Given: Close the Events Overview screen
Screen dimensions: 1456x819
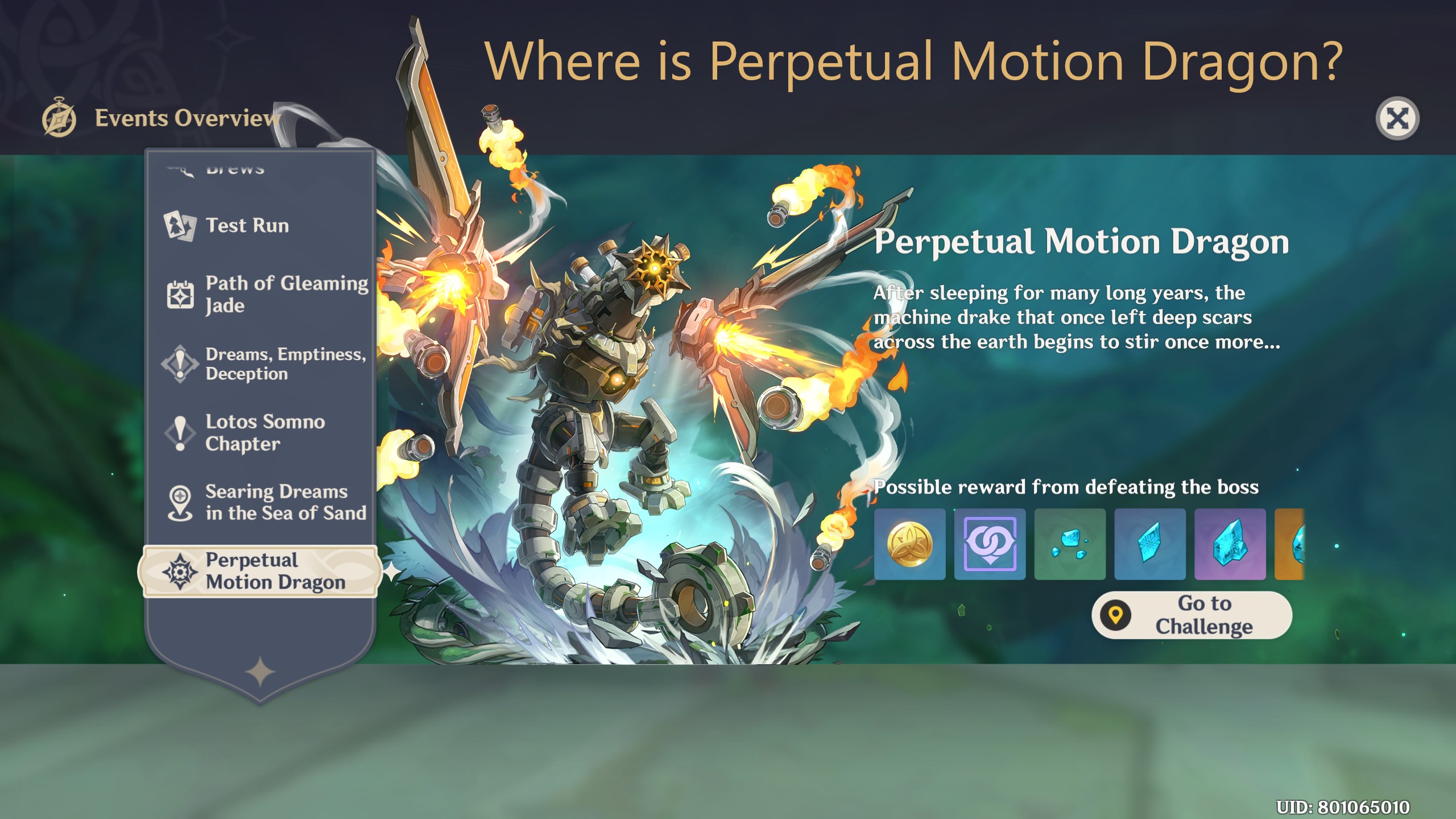Looking at the screenshot, I should click(x=1398, y=117).
